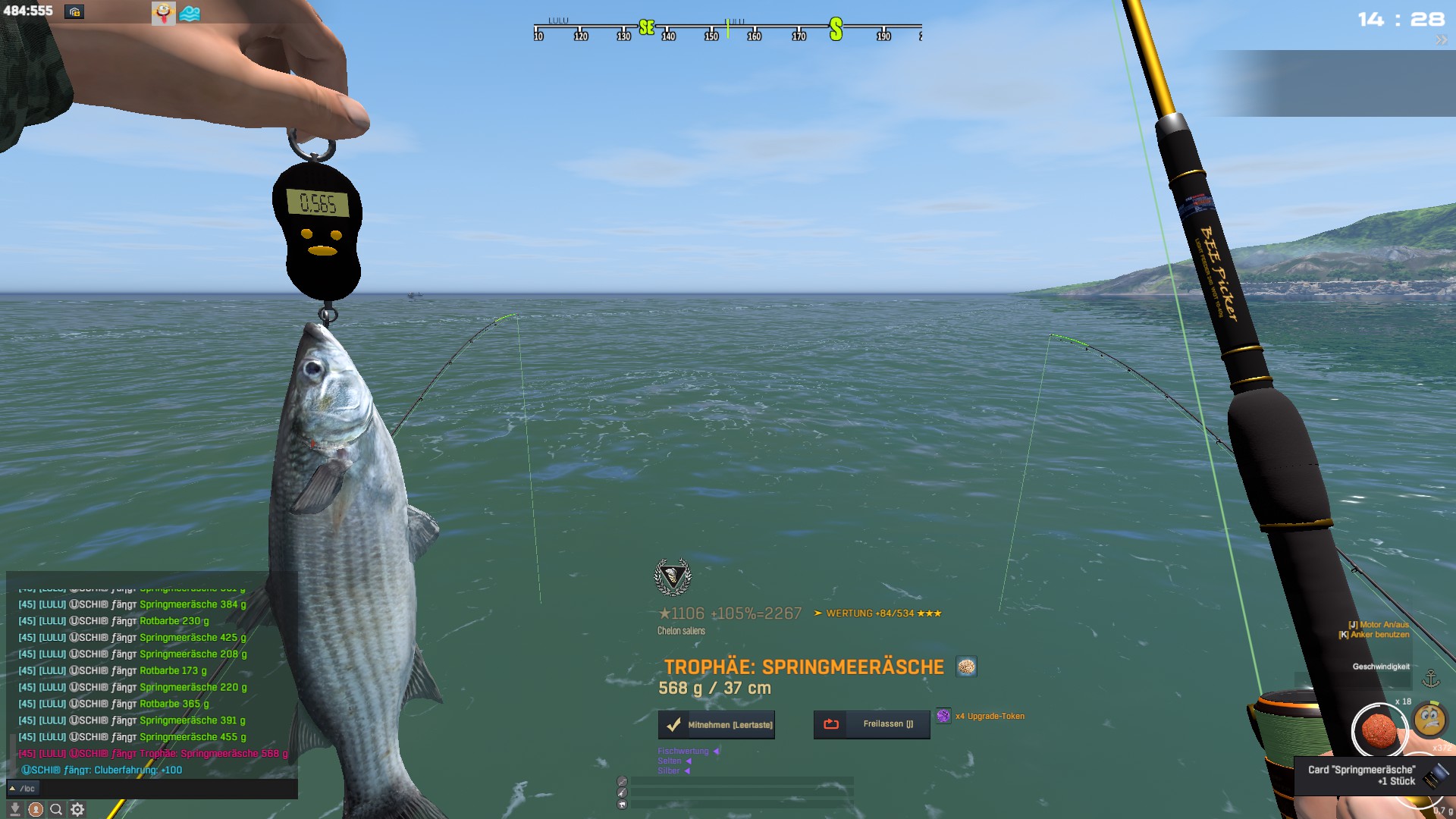
Task: Click the orange player profile chat icon
Action: tap(36, 810)
